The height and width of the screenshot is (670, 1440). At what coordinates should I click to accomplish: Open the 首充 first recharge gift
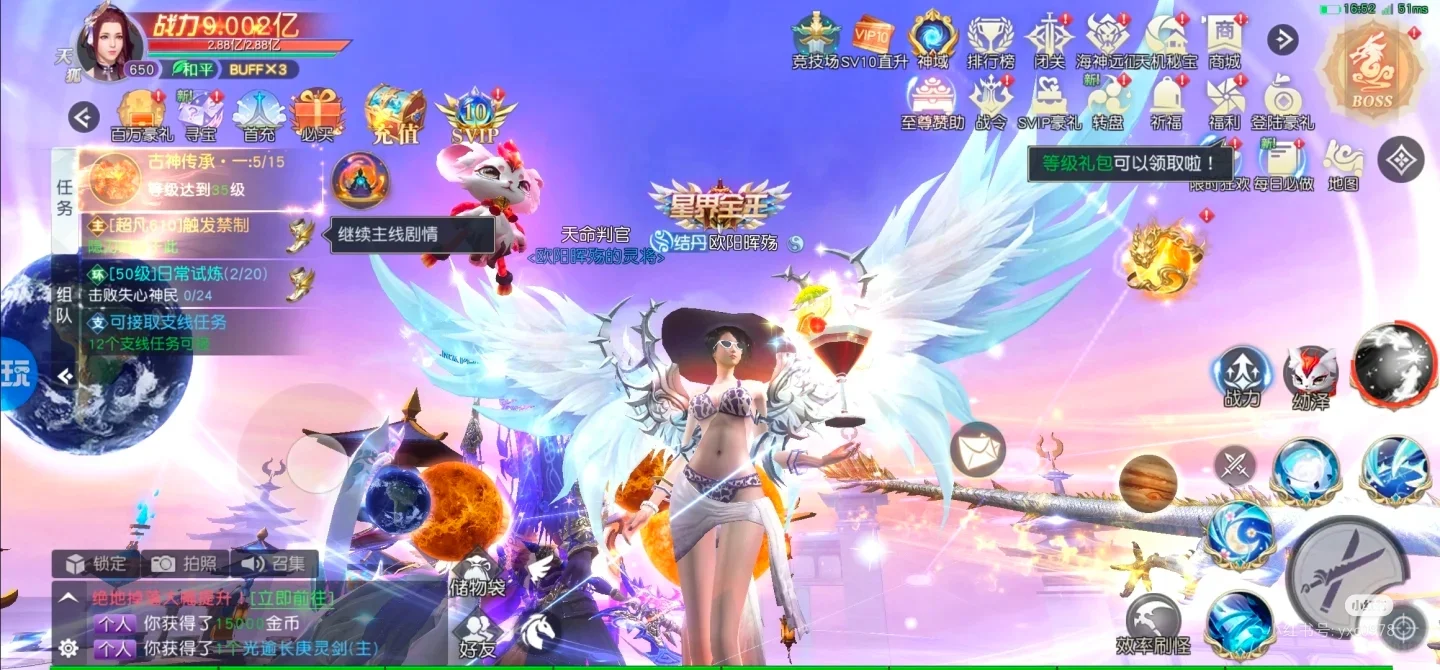point(259,113)
